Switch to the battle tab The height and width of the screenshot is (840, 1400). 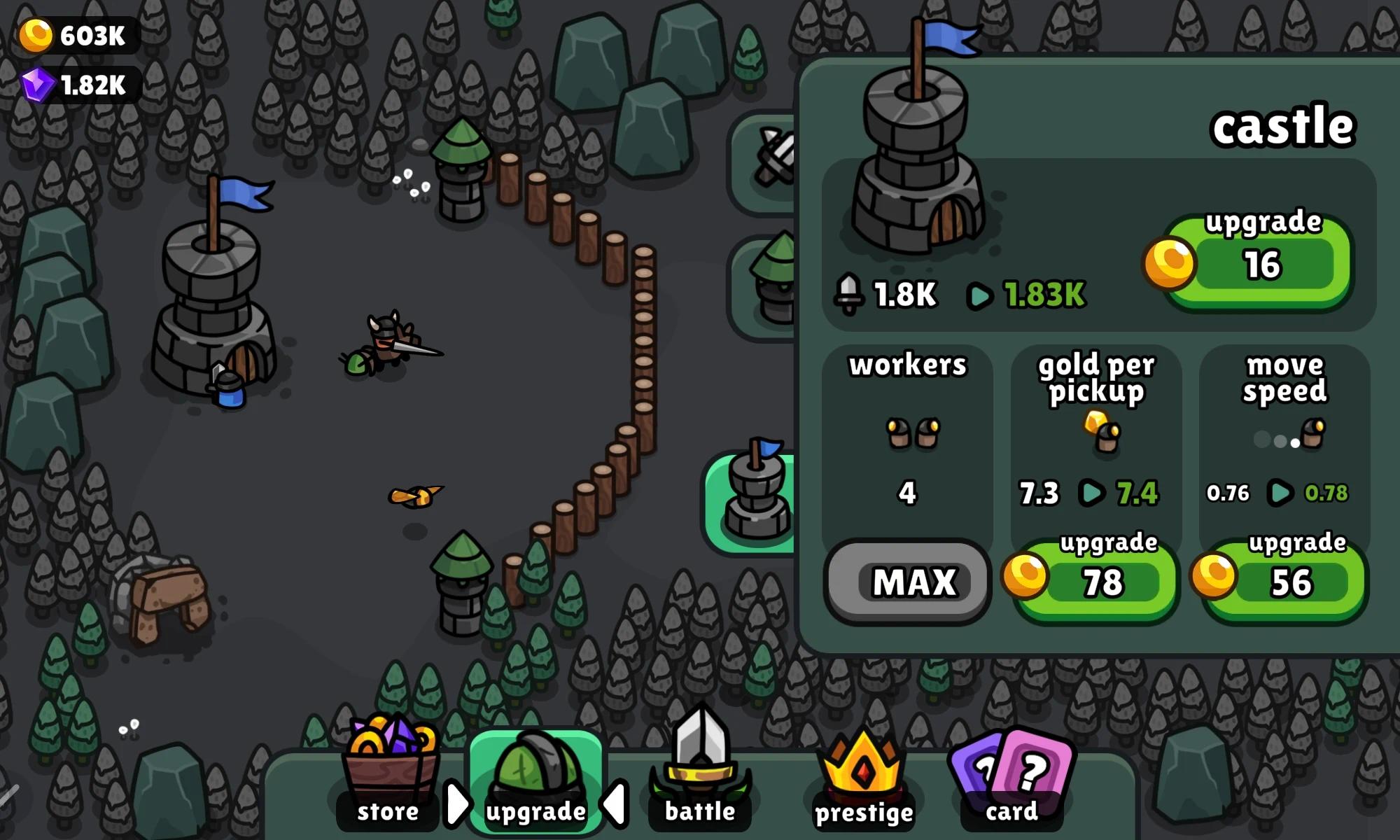(x=700, y=777)
